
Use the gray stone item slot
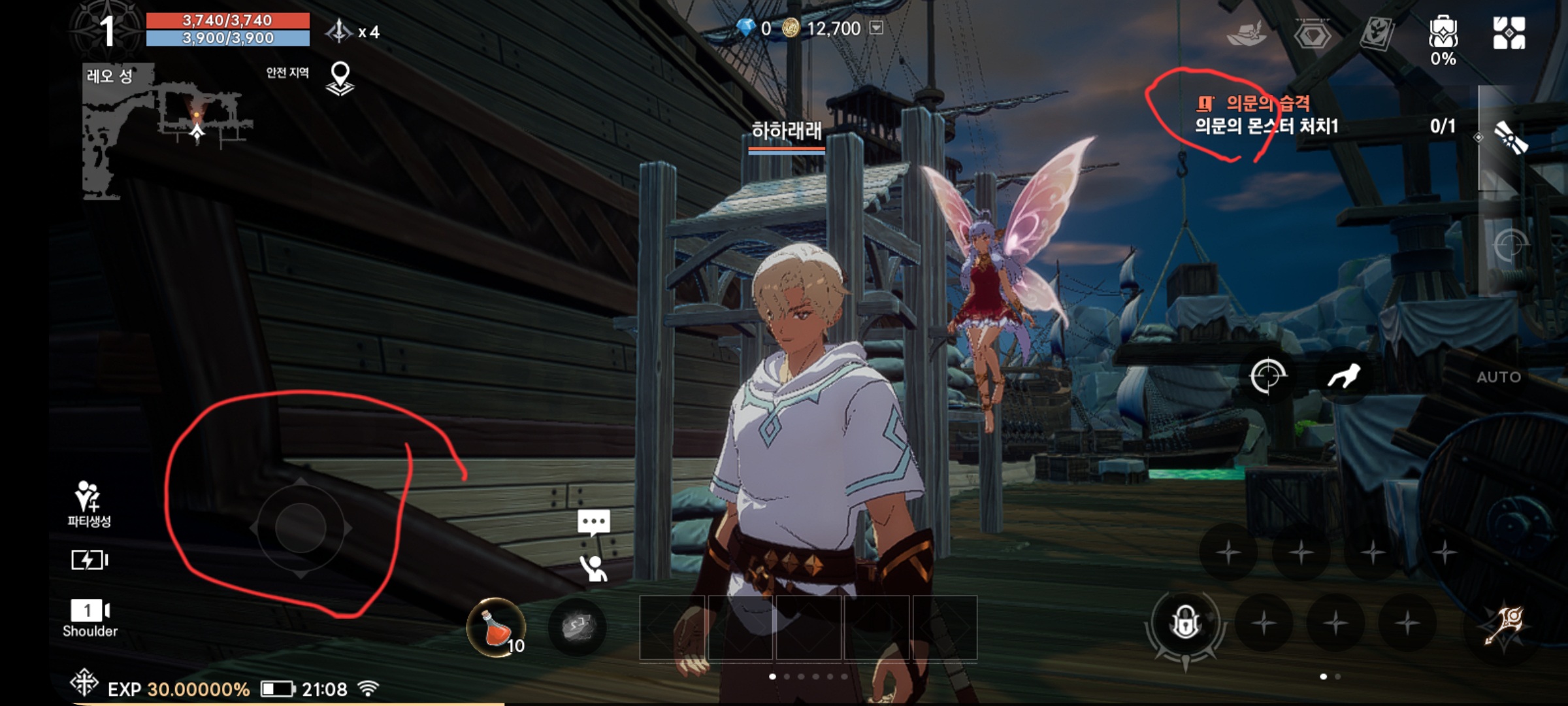coord(578,627)
